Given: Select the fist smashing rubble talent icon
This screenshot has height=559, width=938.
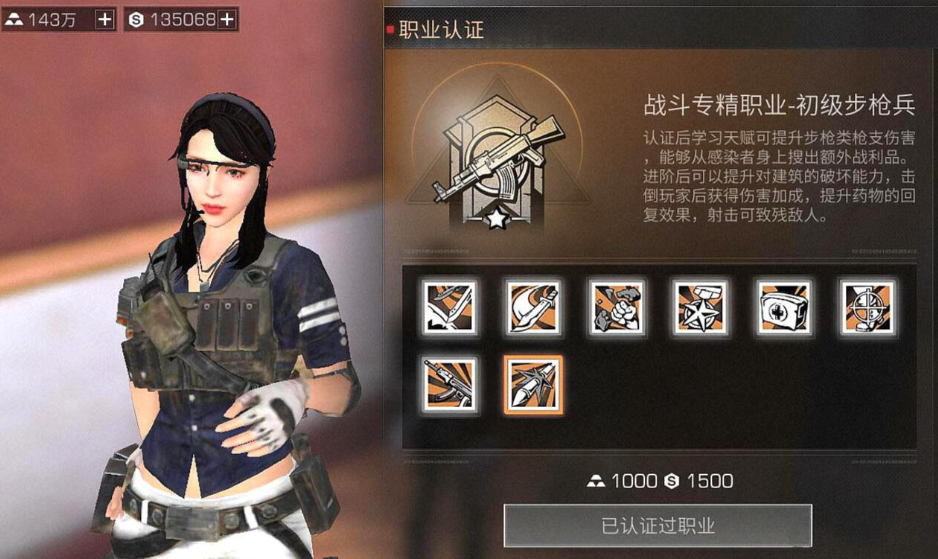Looking at the screenshot, I should point(617,306).
